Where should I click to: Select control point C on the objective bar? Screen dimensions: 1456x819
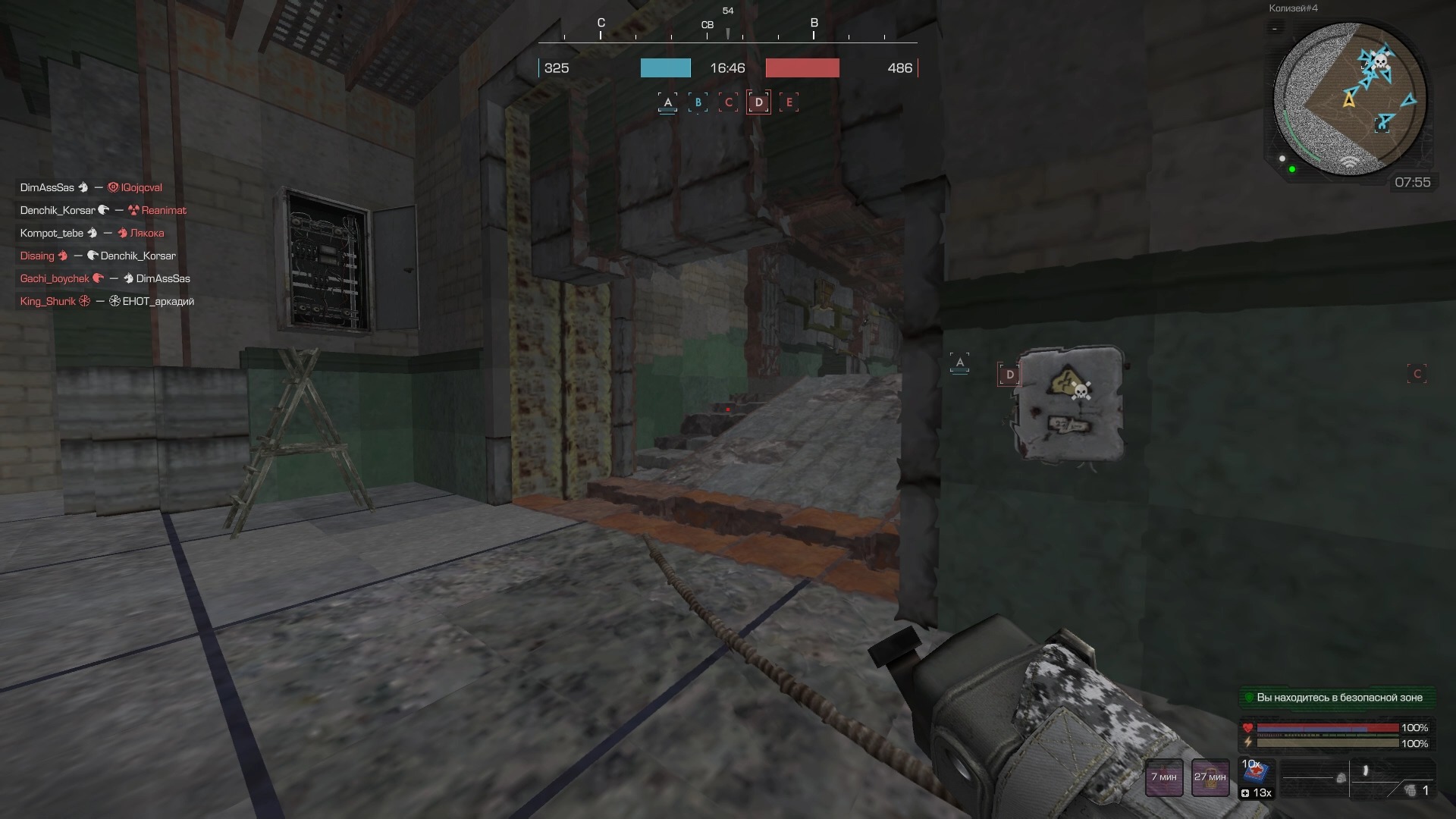pyautogui.click(x=728, y=101)
